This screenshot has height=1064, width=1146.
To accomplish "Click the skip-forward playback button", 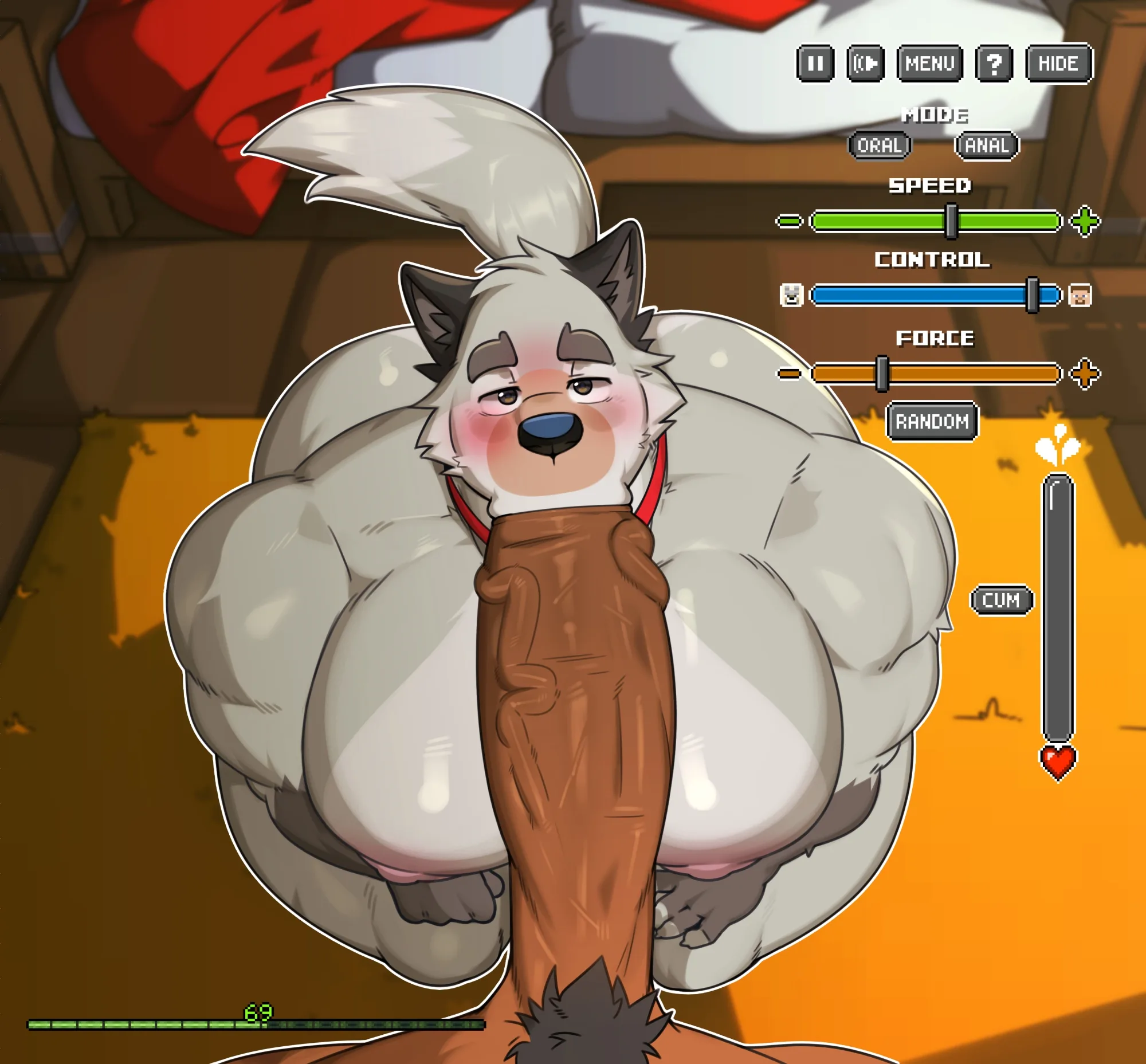I will coord(865,64).
